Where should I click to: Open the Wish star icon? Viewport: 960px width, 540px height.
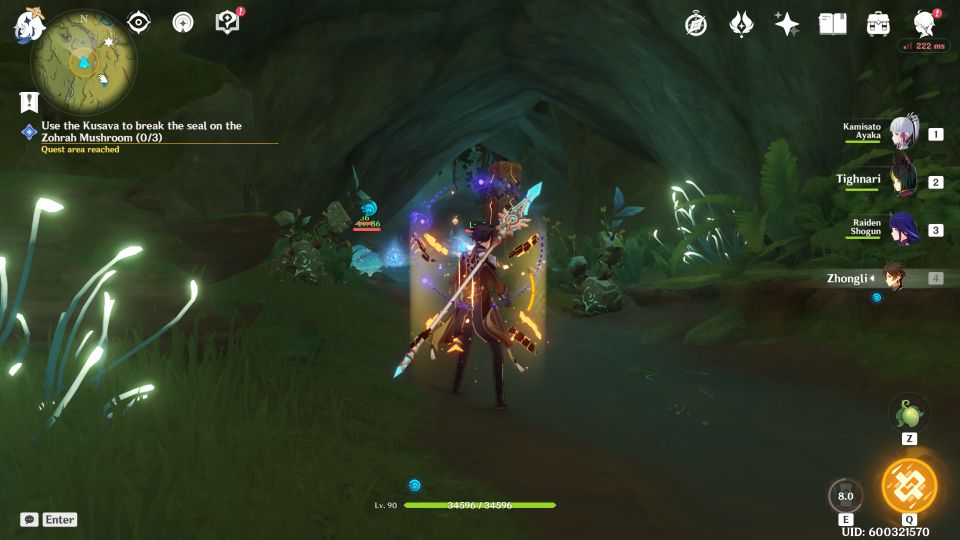point(787,24)
